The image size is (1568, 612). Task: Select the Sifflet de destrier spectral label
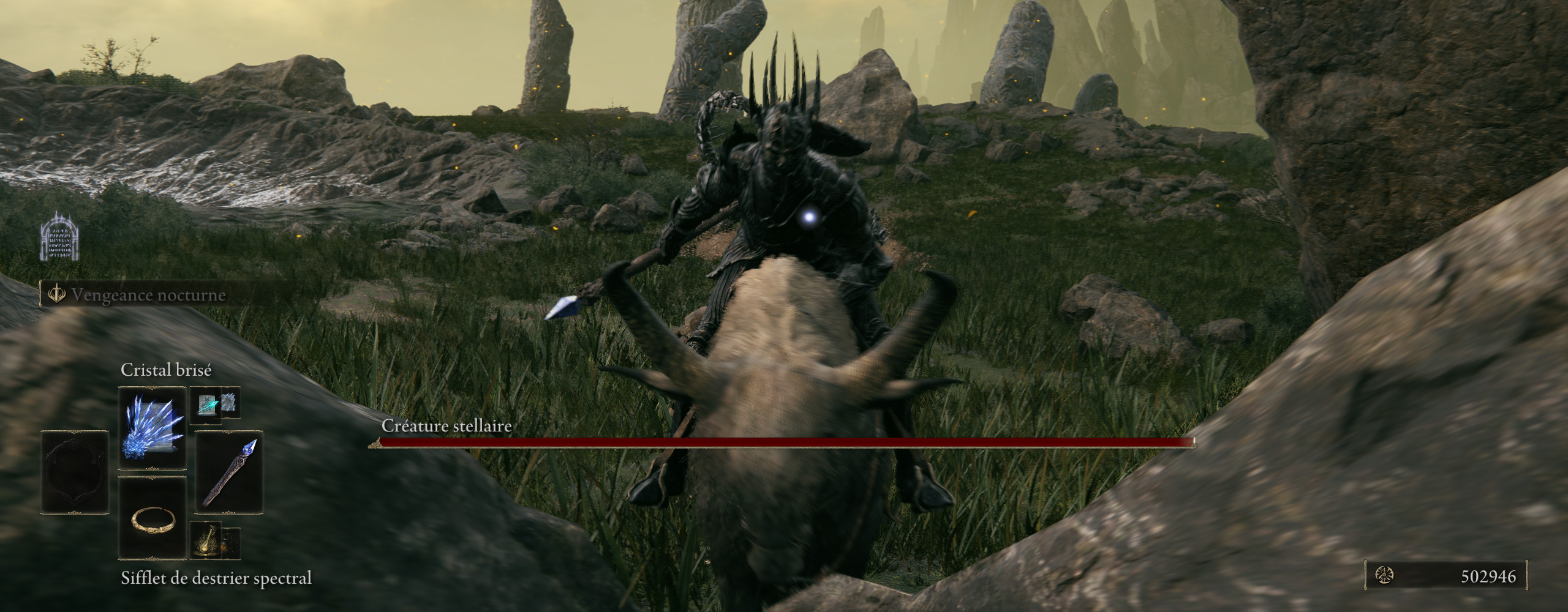tap(217, 577)
